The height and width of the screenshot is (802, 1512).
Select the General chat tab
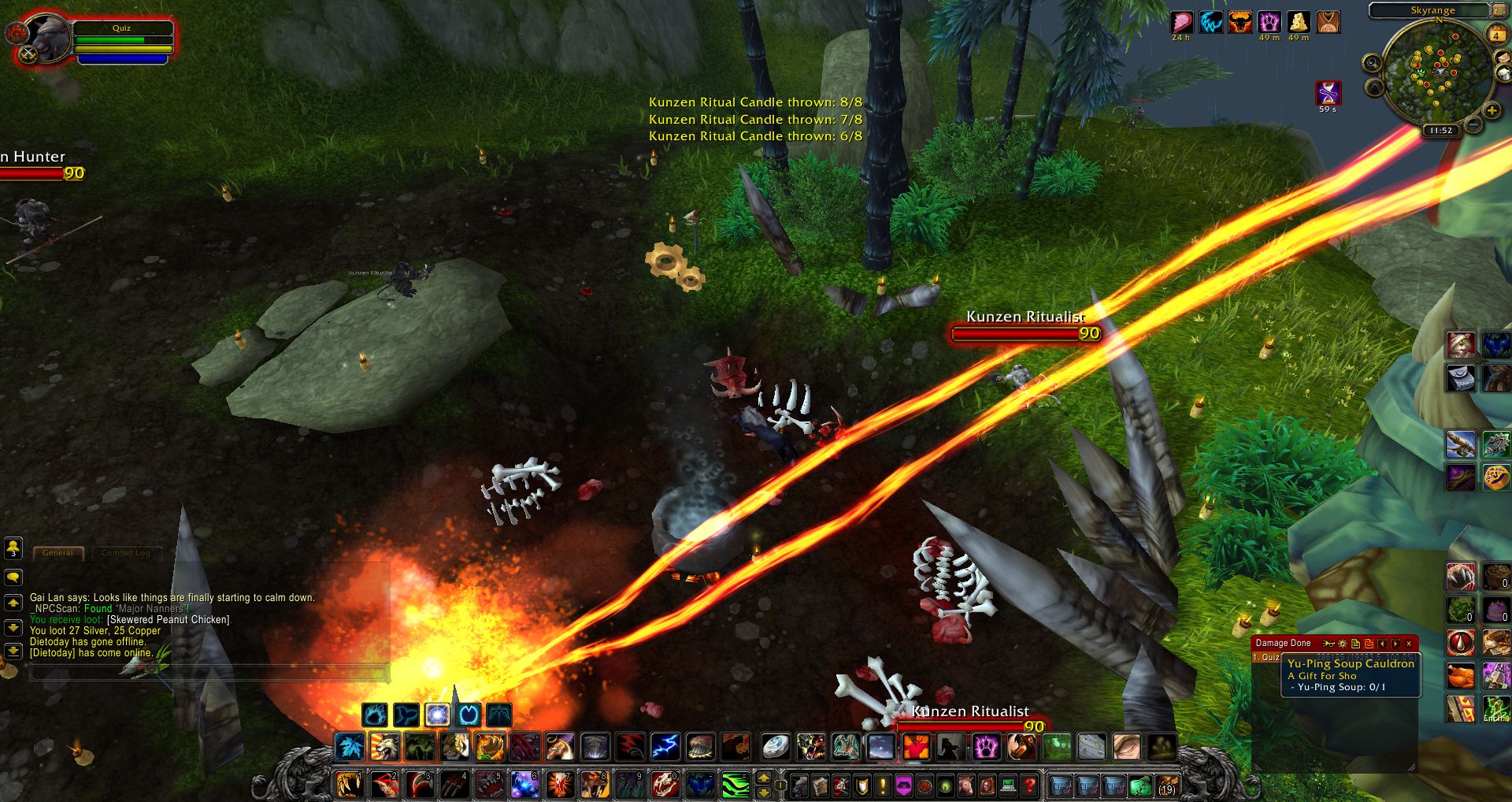[57, 553]
